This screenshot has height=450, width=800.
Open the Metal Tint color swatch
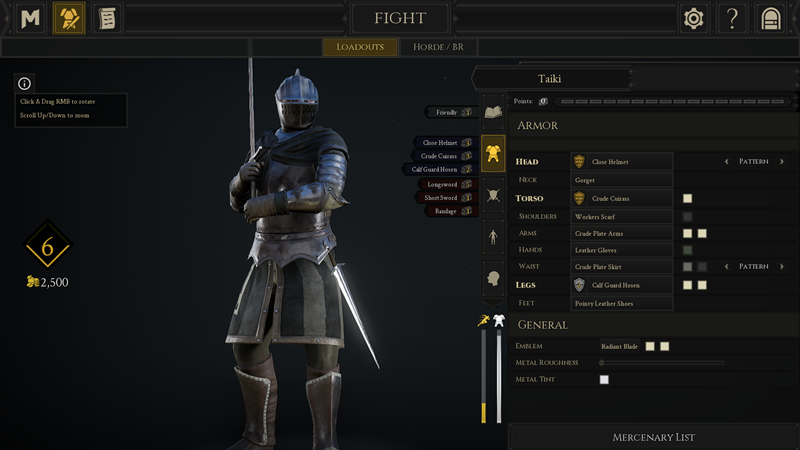click(604, 380)
